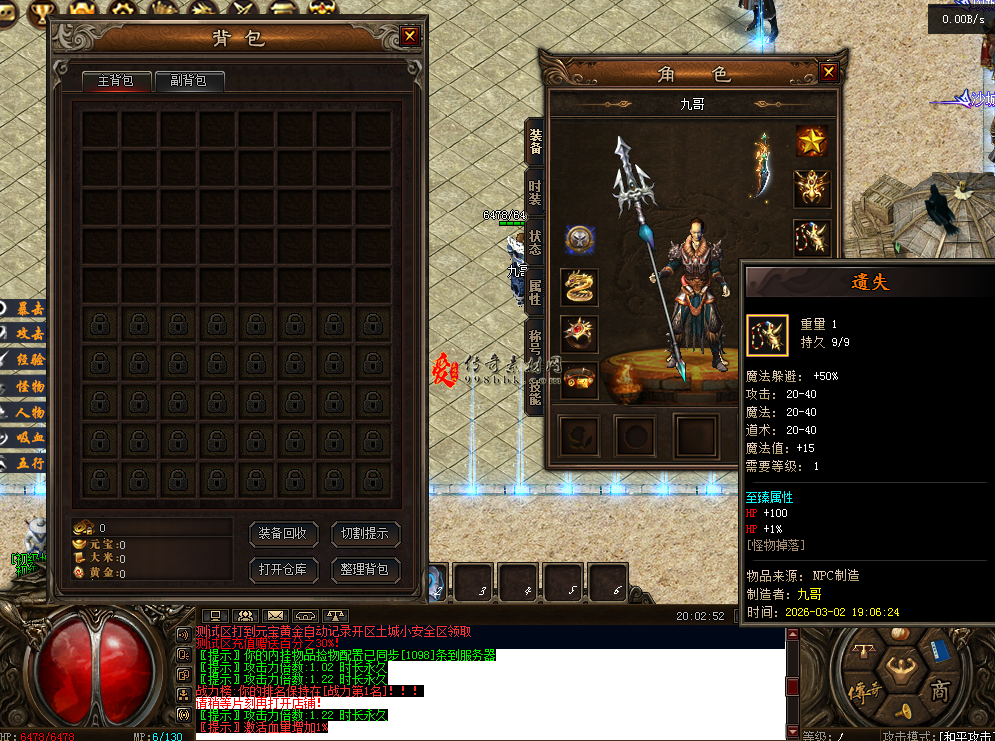Click the equipment recycle button (装备回收)
The height and width of the screenshot is (741, 995).
[282, 534]
